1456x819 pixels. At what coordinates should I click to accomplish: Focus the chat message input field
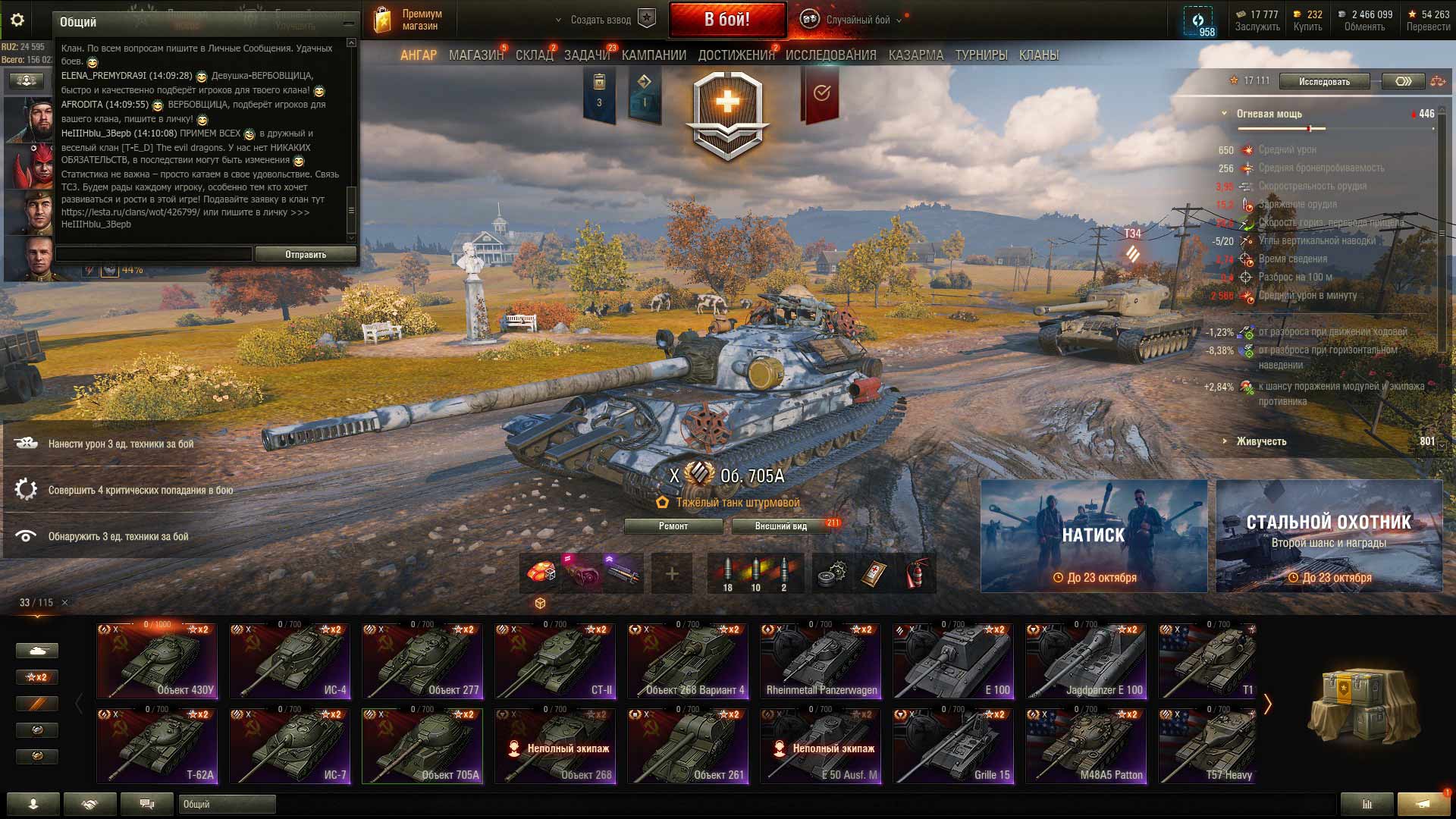click(x=154, y=255)
